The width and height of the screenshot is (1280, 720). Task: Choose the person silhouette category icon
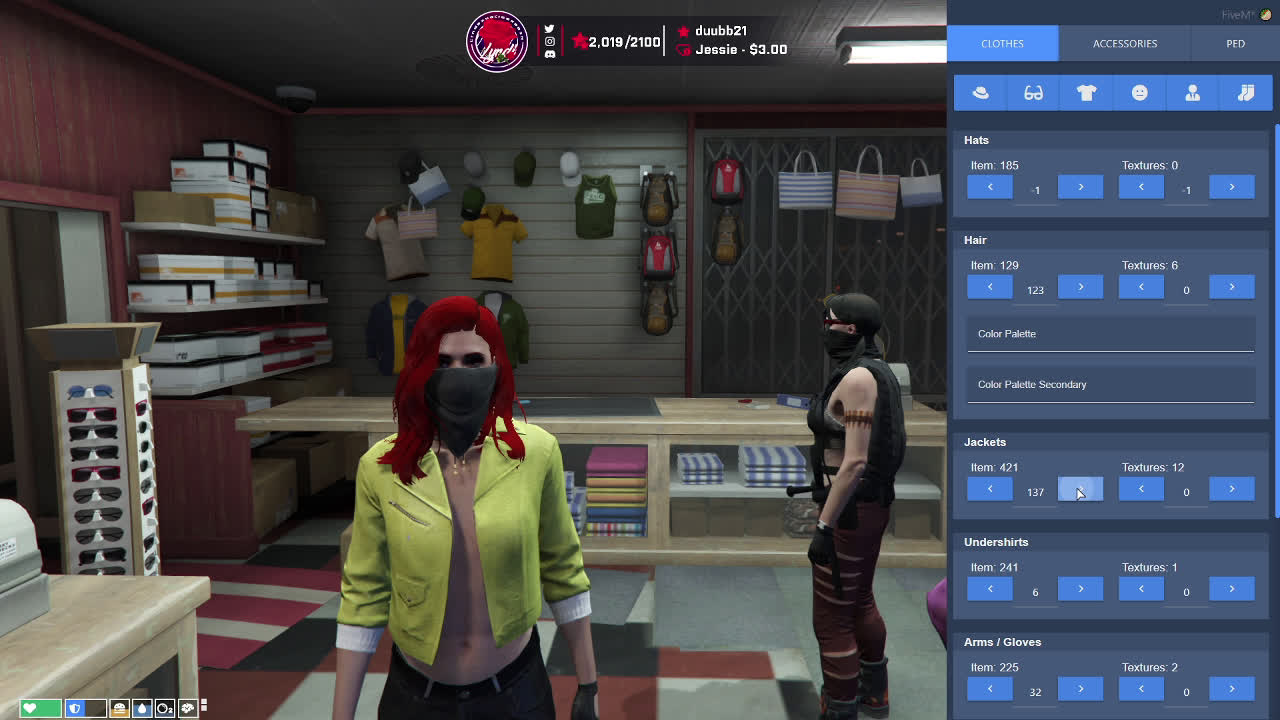point(1192,93)
